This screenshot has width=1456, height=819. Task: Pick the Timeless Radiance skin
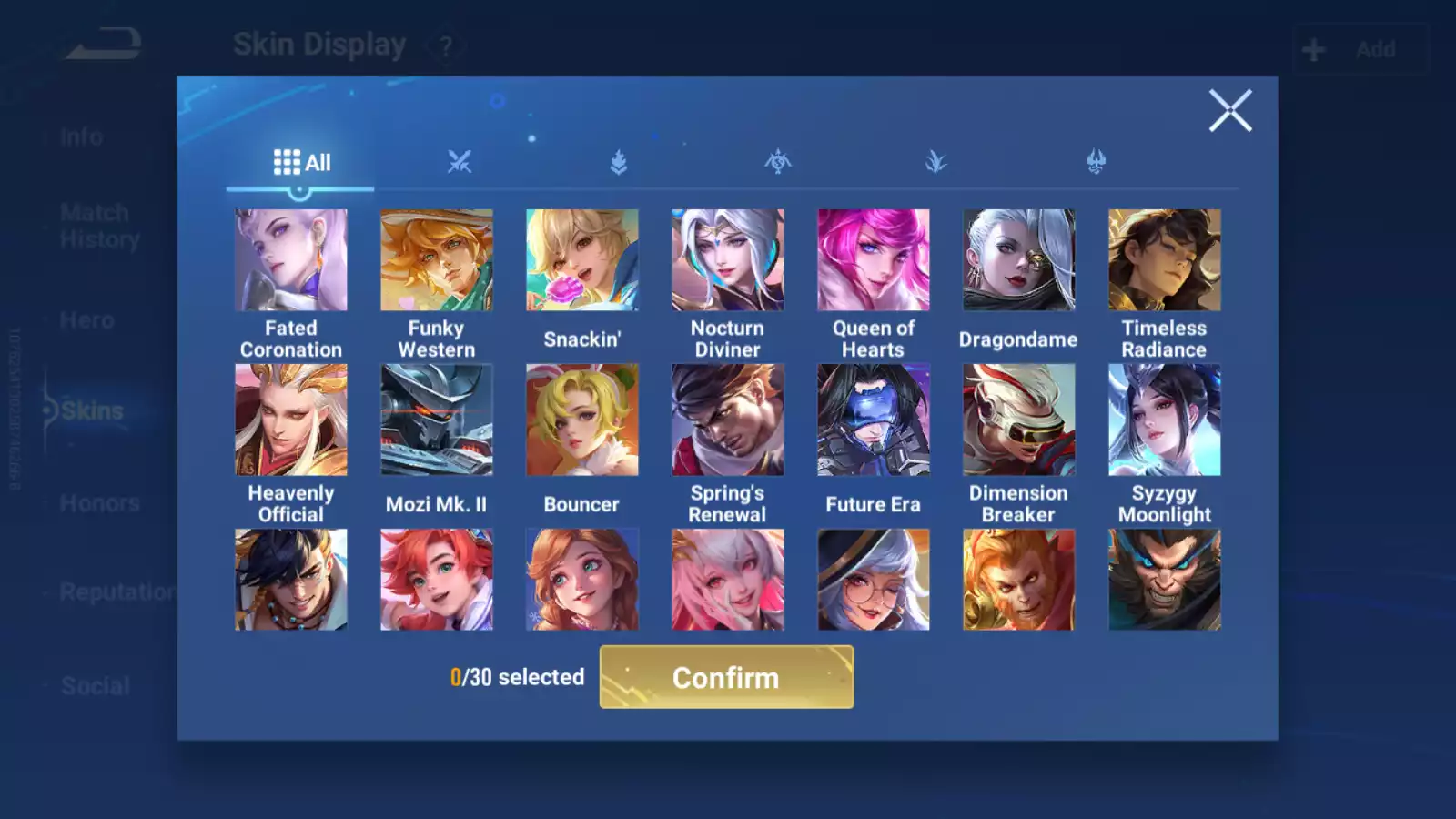click(1164, 260)
